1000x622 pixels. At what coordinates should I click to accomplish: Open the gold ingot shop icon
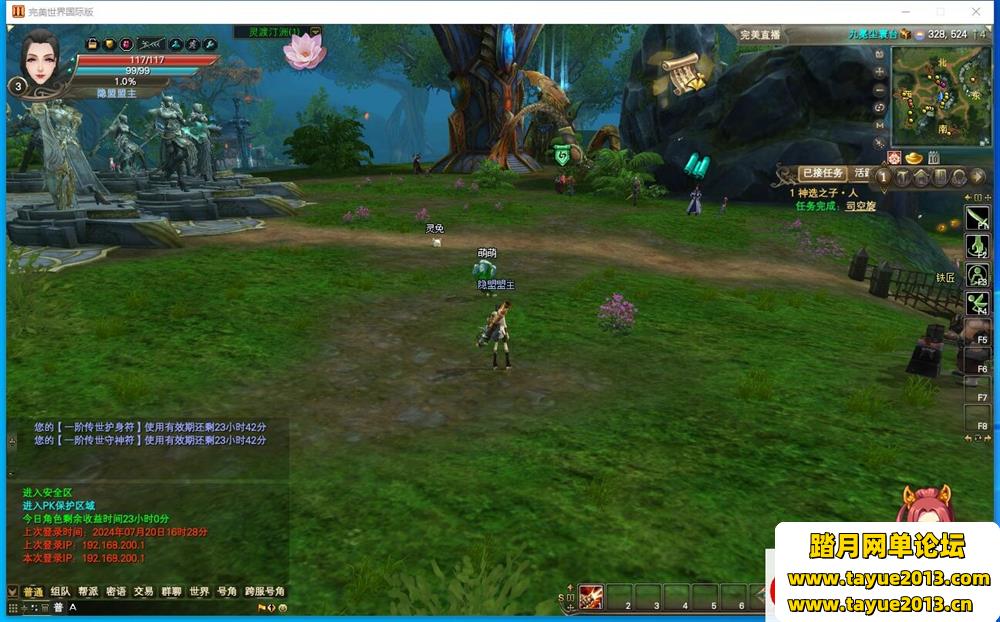(913, 158)
